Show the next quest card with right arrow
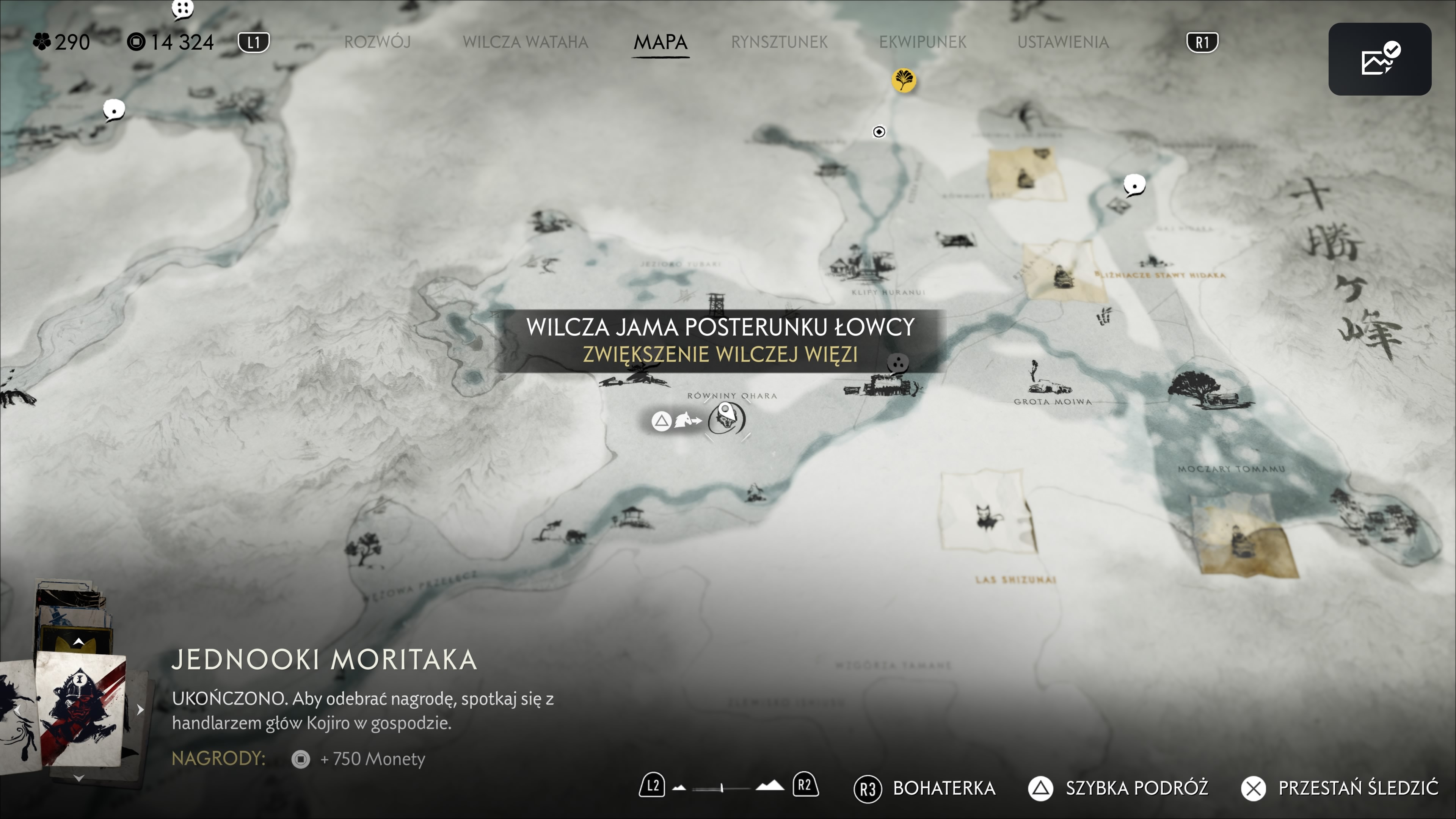Image resolution: width=1456 pixels, height=819 pixels. click(140, 709)
